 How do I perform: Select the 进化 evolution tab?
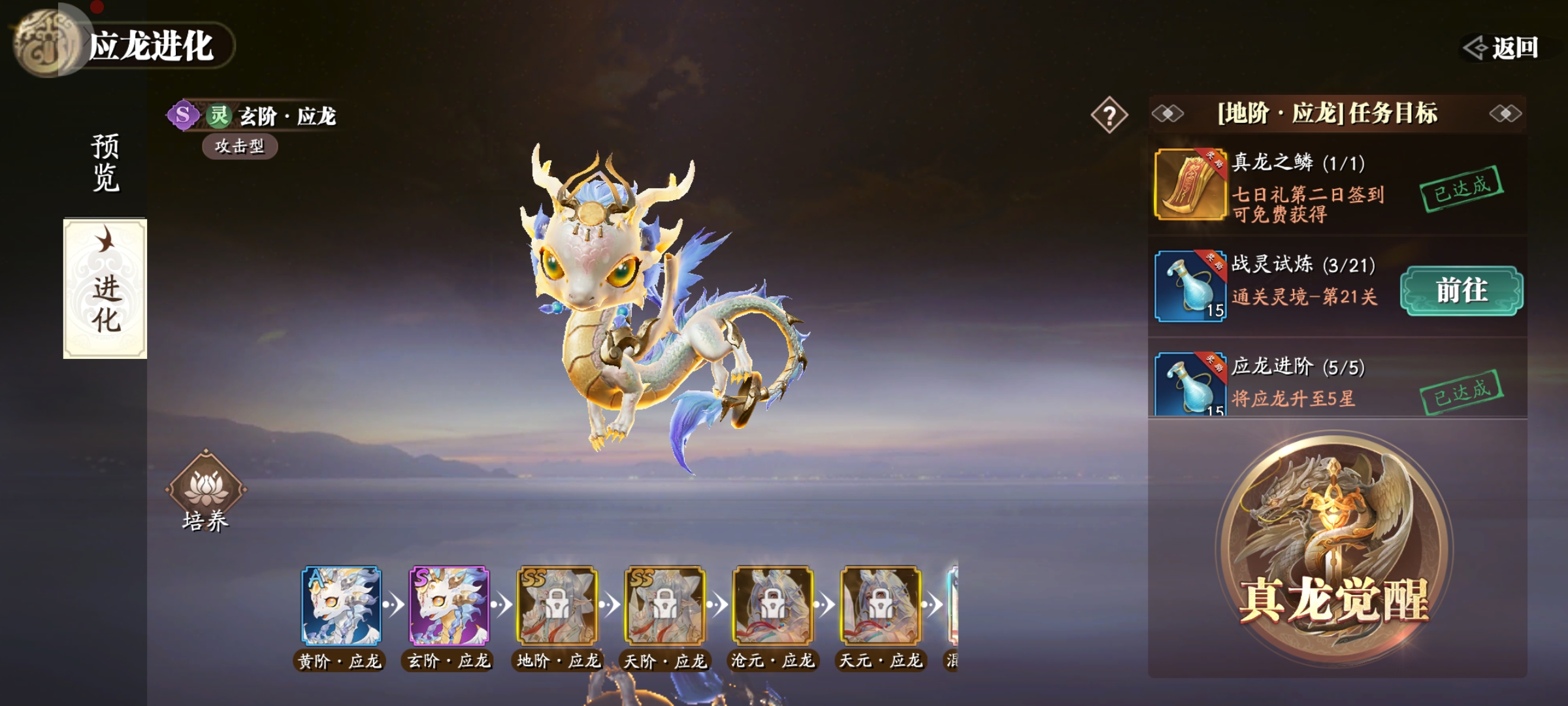click(x=105, y=288)
